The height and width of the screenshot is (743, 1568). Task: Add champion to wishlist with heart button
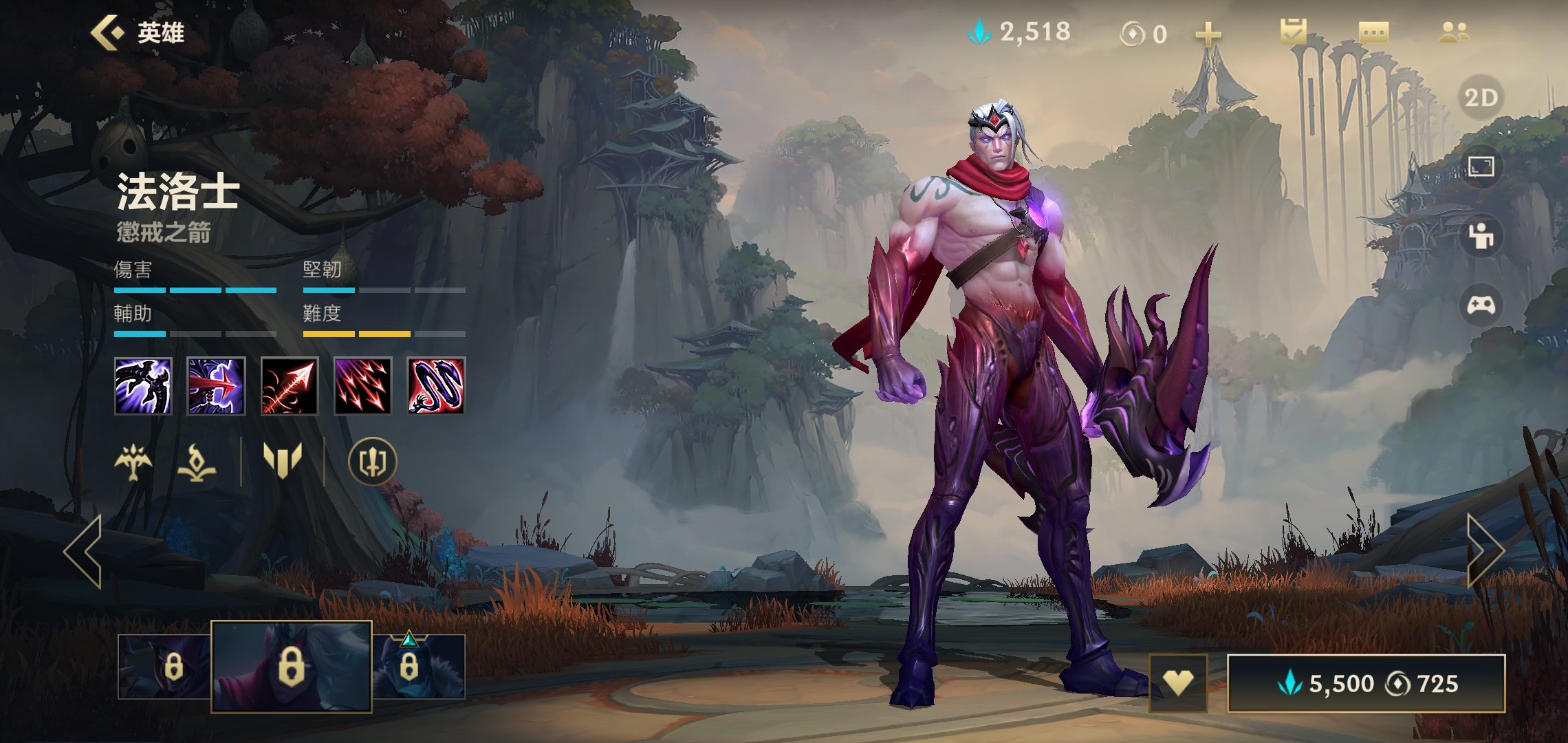point(1178,683)
